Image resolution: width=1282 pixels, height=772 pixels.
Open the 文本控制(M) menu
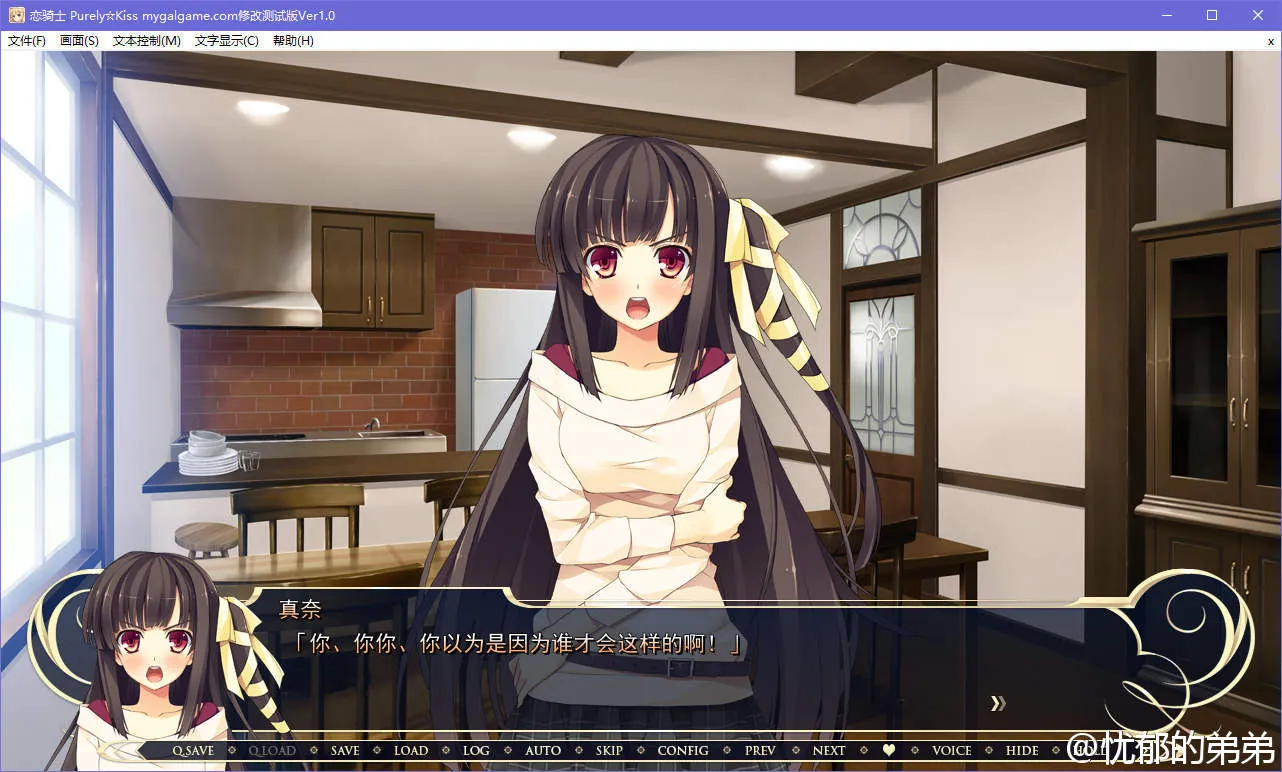[x=147, y=41]
